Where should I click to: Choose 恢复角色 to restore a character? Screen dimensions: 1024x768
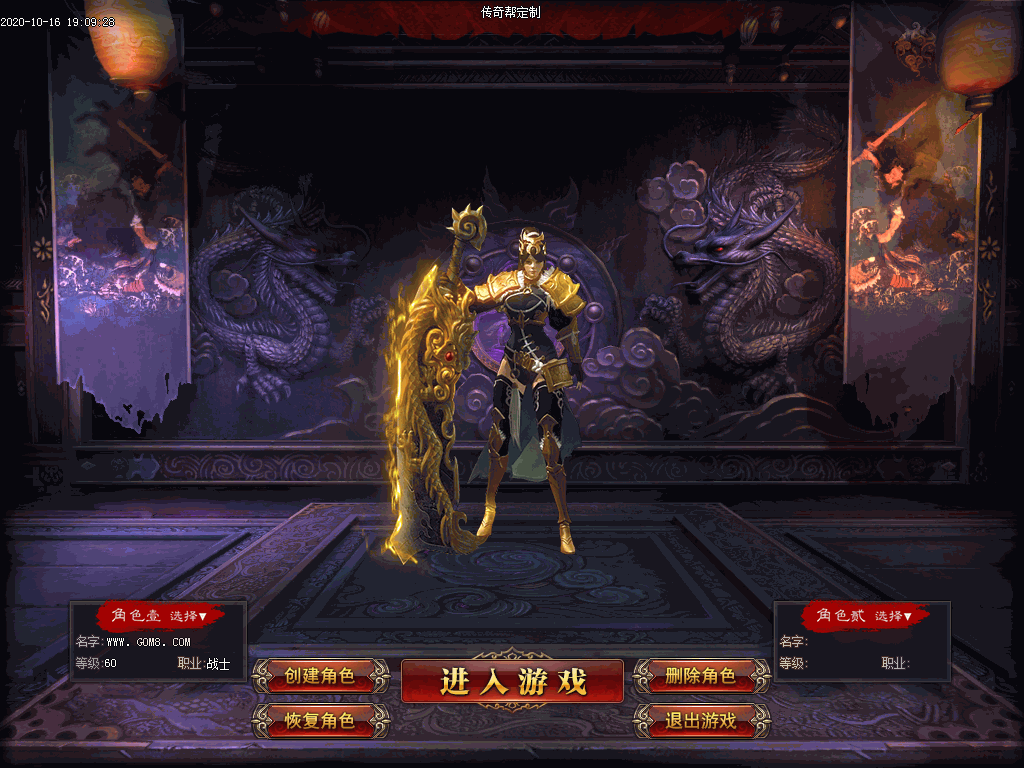[x=320, y=720]
